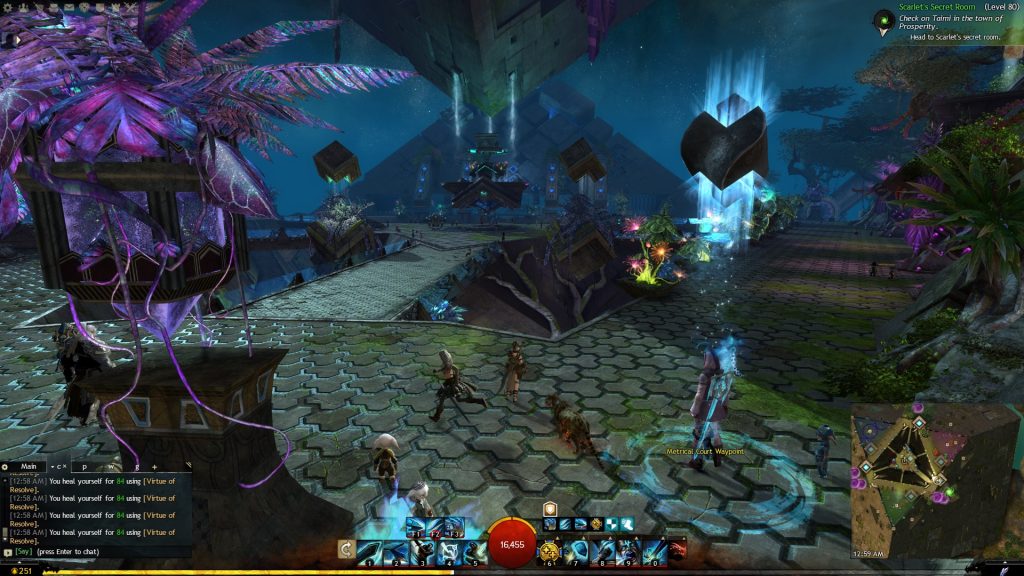The image size is (1024, 576).
Task: Activate weapon skill 1
Action: [x=370, y=551]
